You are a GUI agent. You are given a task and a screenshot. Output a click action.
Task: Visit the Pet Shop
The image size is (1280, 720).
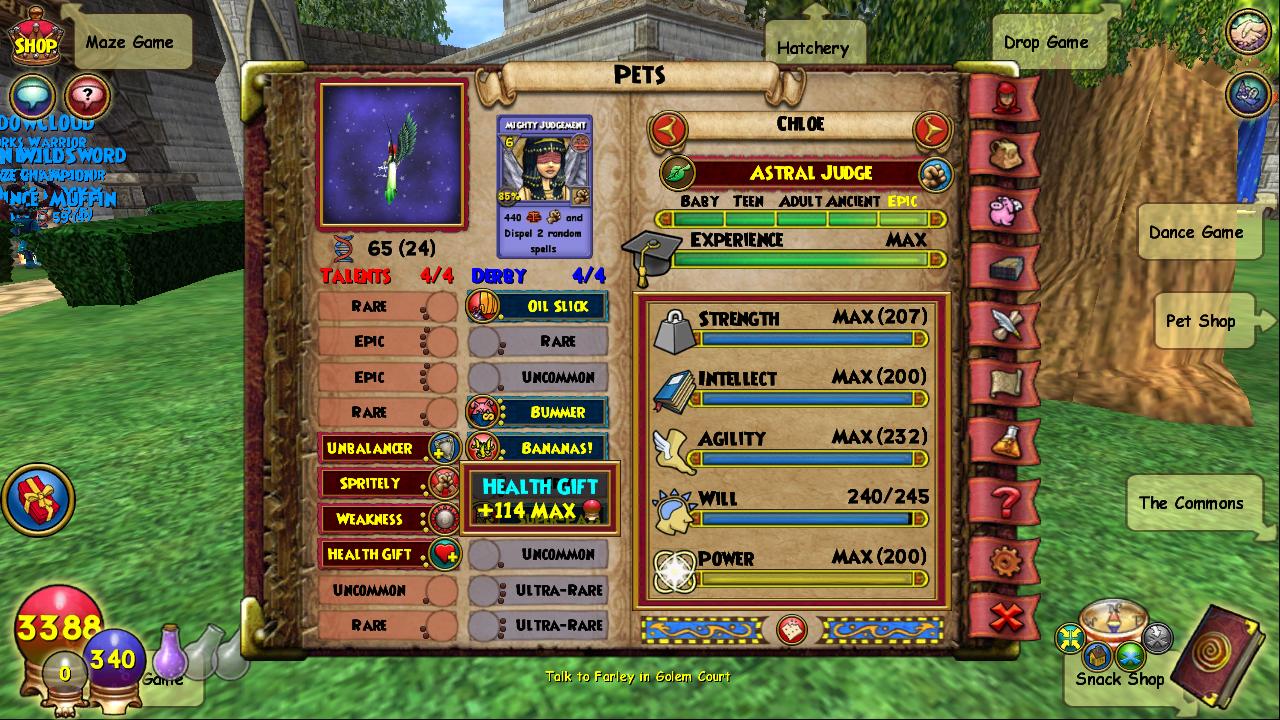[x=1200, y=321]
